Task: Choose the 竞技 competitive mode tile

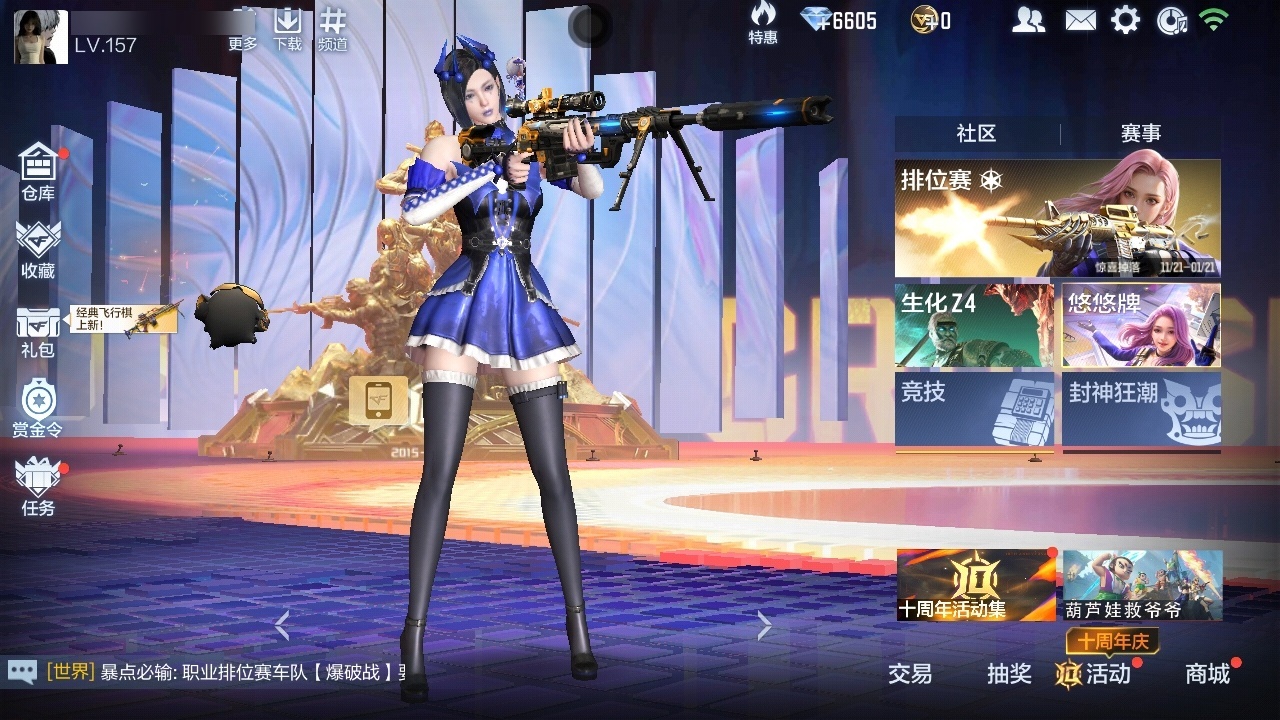Action: 974,409
